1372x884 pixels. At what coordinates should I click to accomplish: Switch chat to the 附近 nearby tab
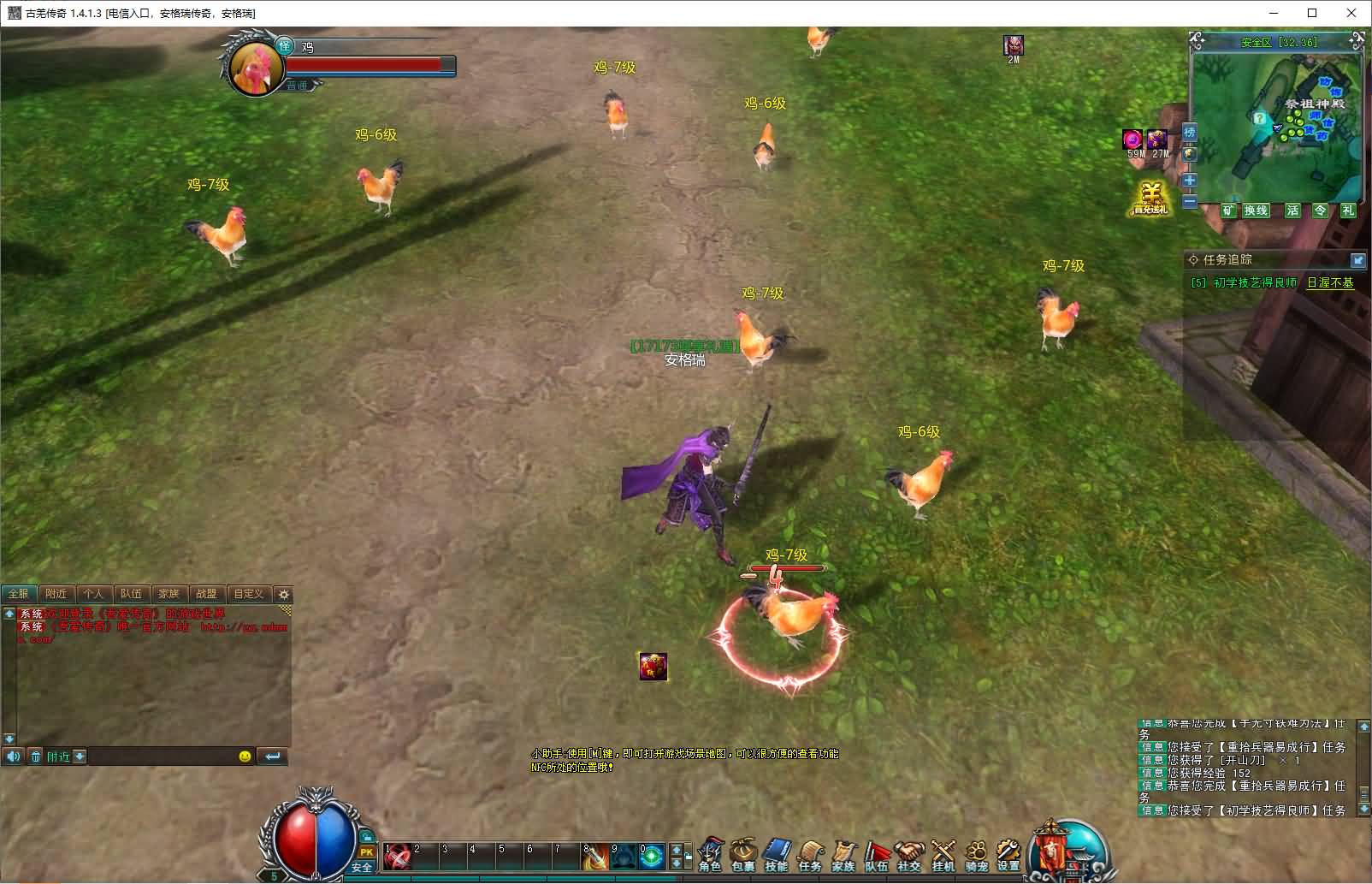pos(56,594)
